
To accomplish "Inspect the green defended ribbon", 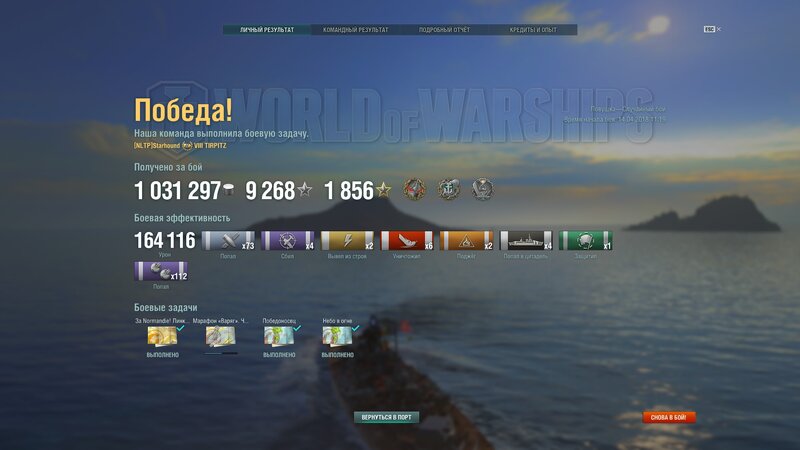I will pos(586,241).
